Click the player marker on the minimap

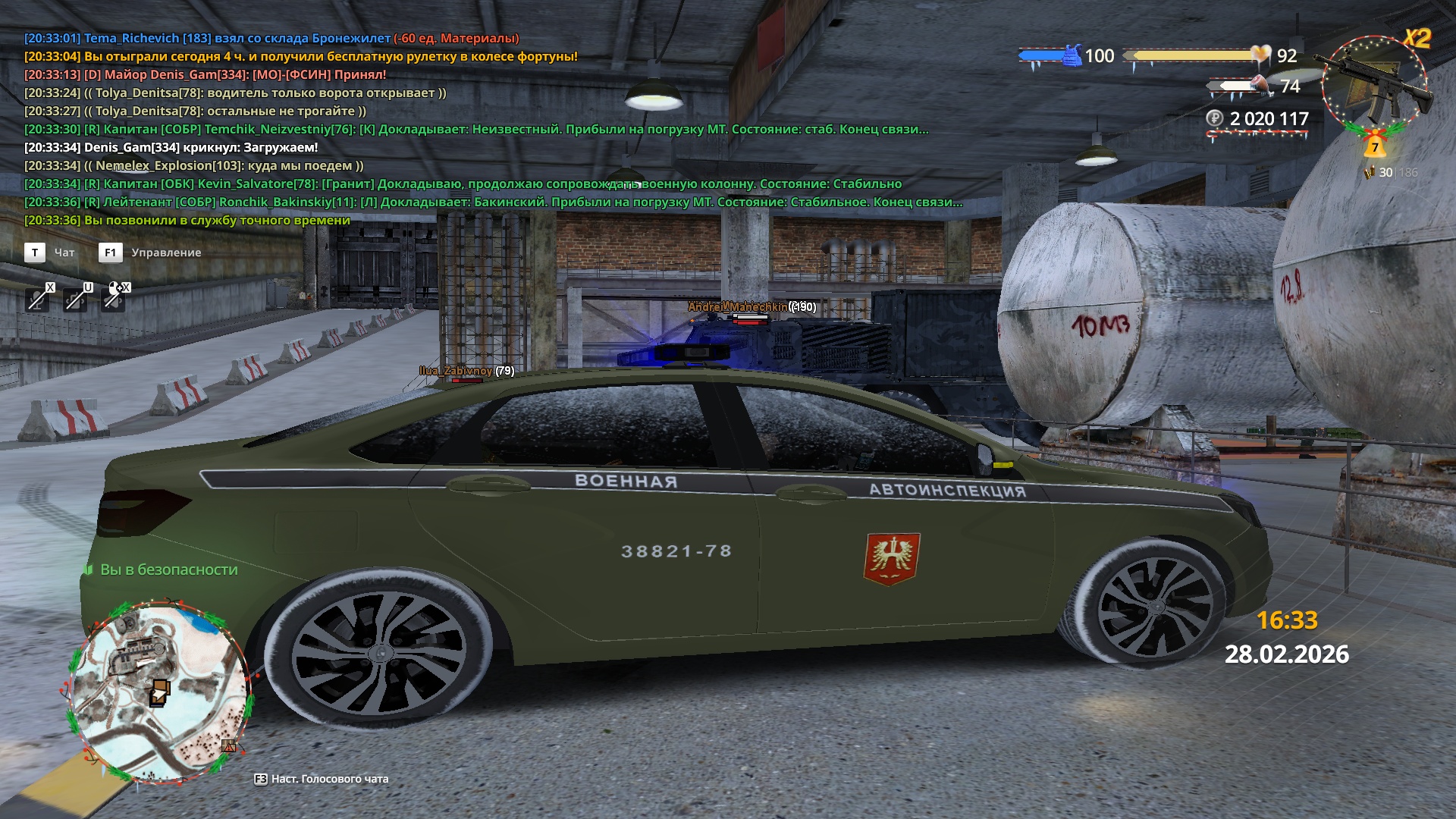[x=160, y=692]
